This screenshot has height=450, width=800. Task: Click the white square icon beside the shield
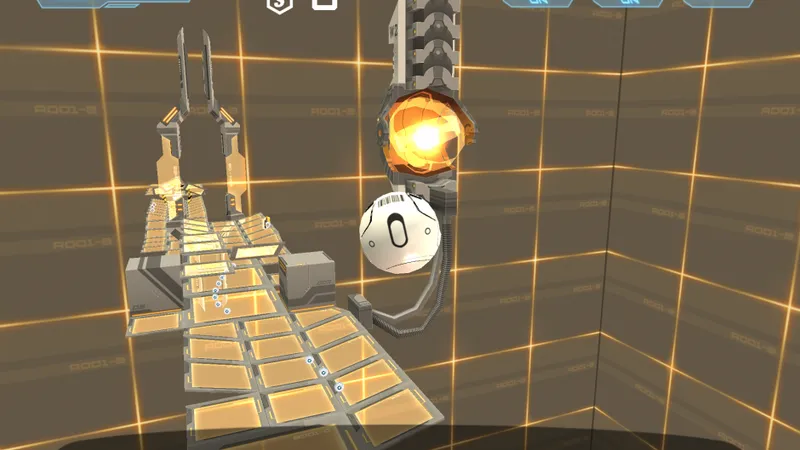(x=325, y=3)
